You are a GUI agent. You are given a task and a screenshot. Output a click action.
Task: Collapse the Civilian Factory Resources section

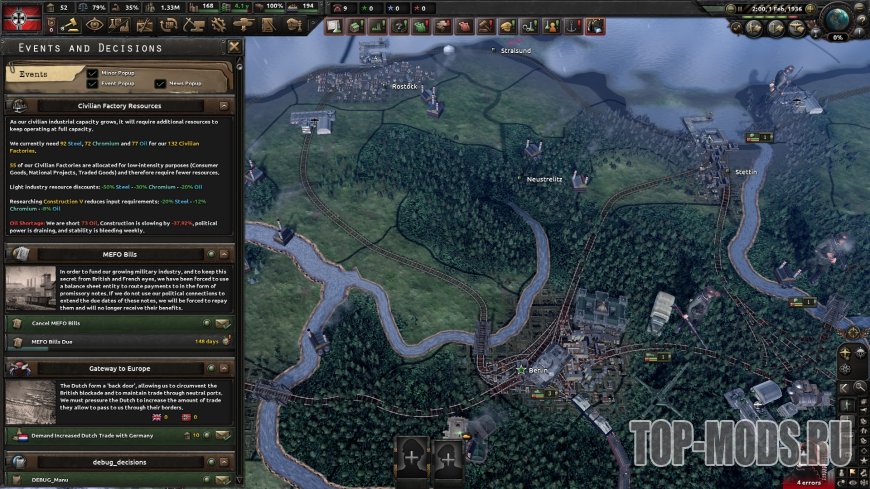click(x=224, y=105)
